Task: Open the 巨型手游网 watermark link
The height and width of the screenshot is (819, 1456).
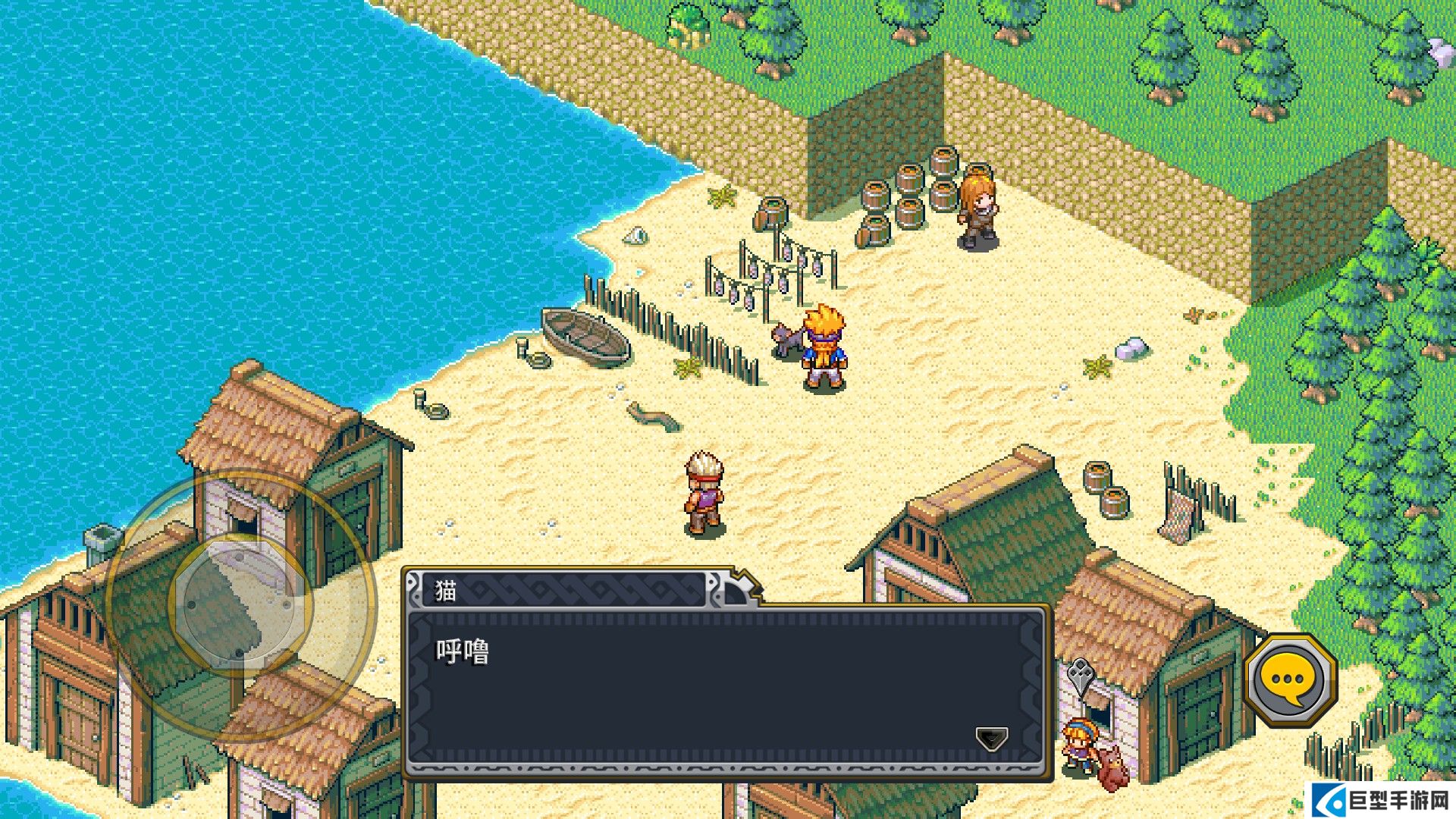Action: coord(1382,800)
